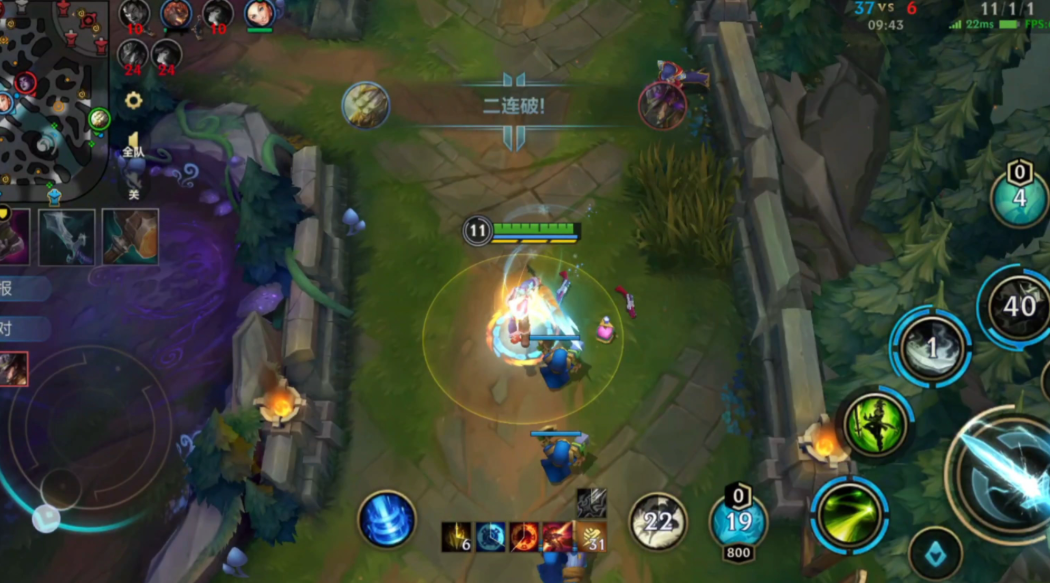This screenshot has height=583, width=1050.
Task: Activate the smoke ability showing 1
Action: pos(931,348)
